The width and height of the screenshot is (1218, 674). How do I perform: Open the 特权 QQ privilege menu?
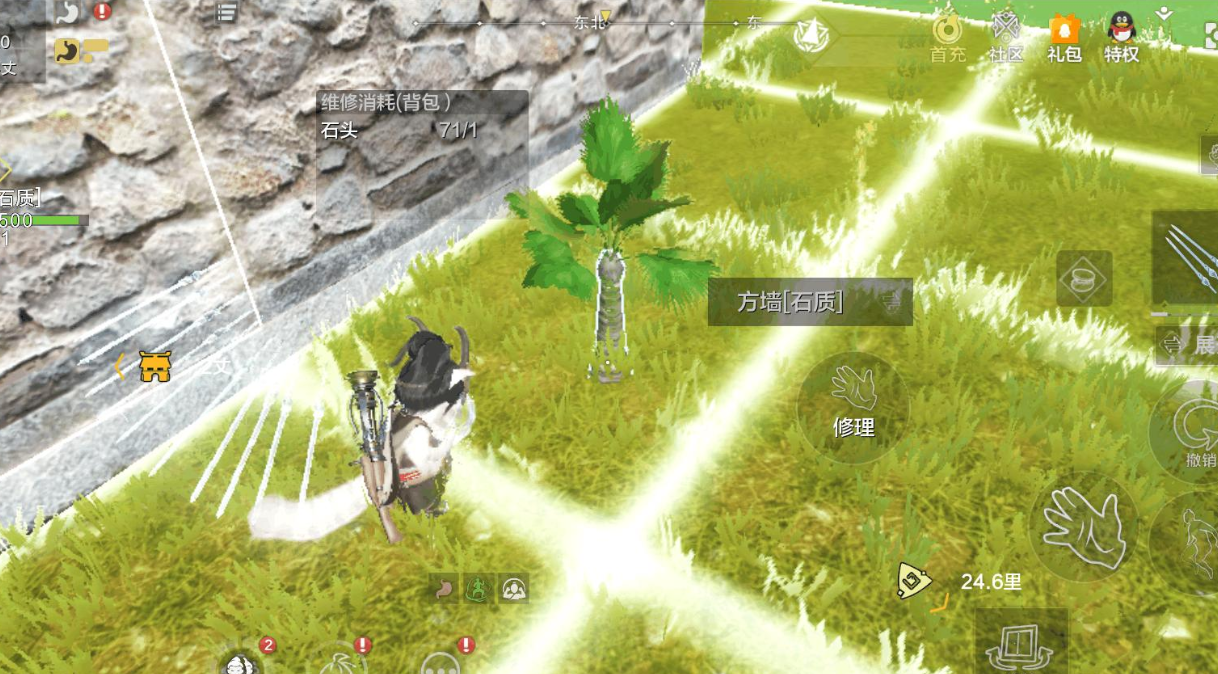(x=1122, y=38)
